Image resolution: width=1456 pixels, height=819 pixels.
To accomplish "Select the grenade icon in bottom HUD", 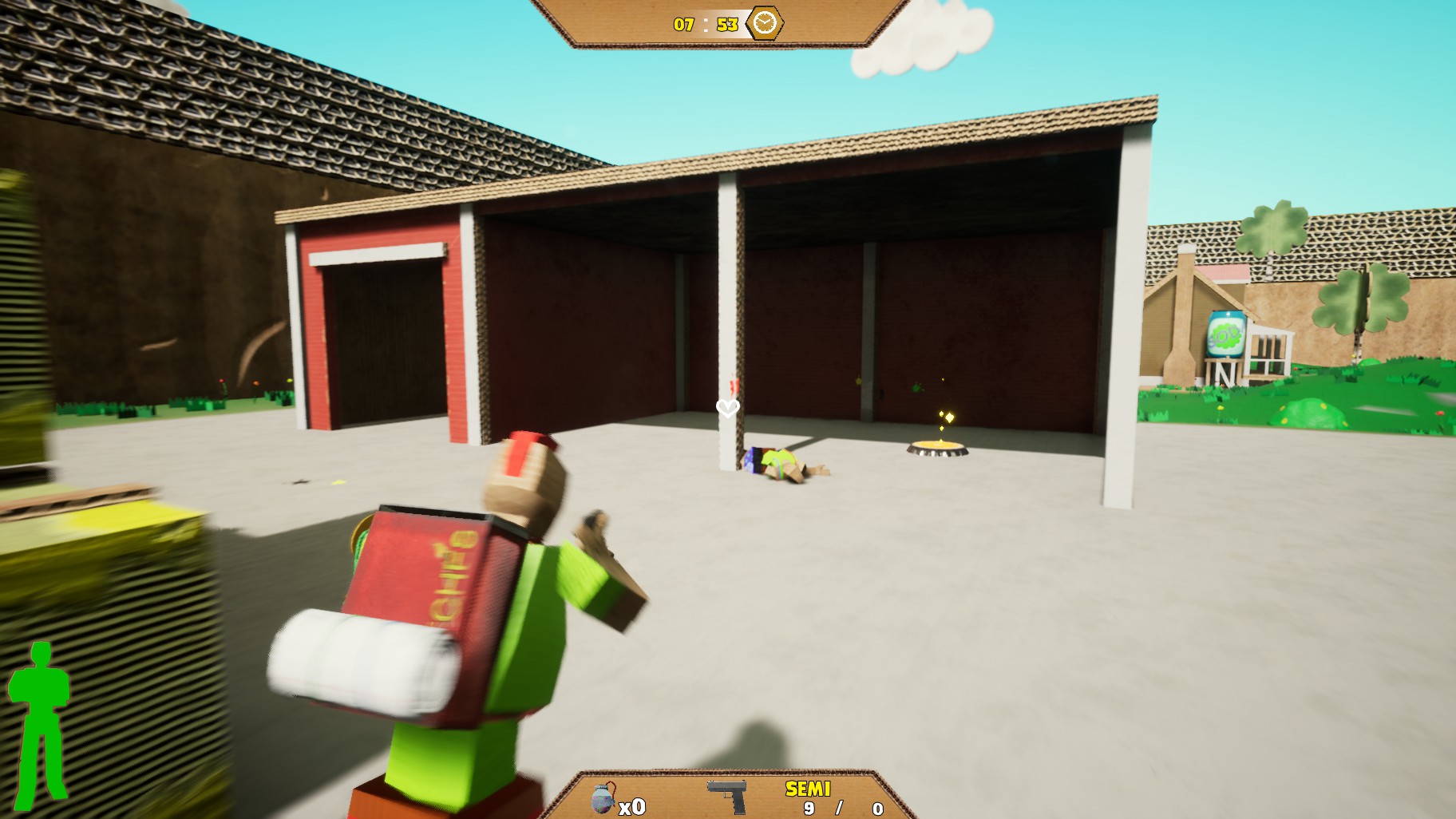I will 603,798.
